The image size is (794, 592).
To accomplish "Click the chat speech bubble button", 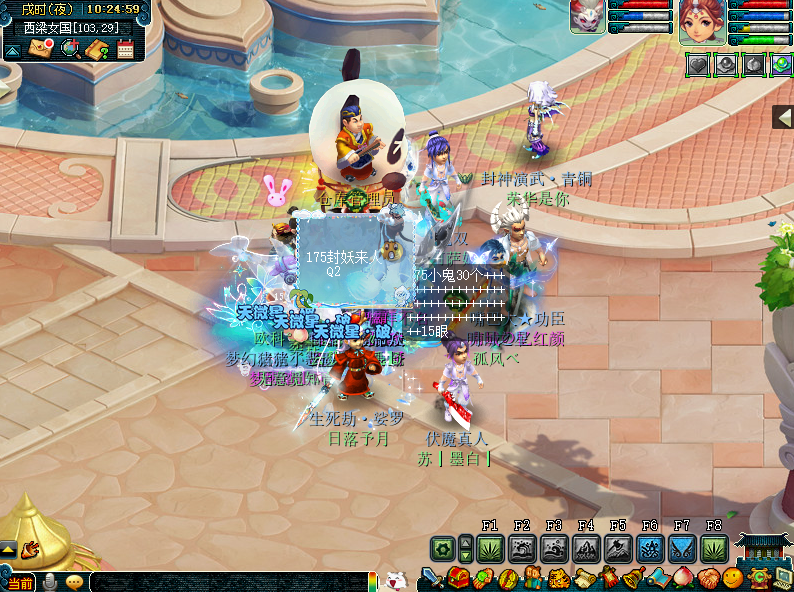I will click(x=74, y=581).
